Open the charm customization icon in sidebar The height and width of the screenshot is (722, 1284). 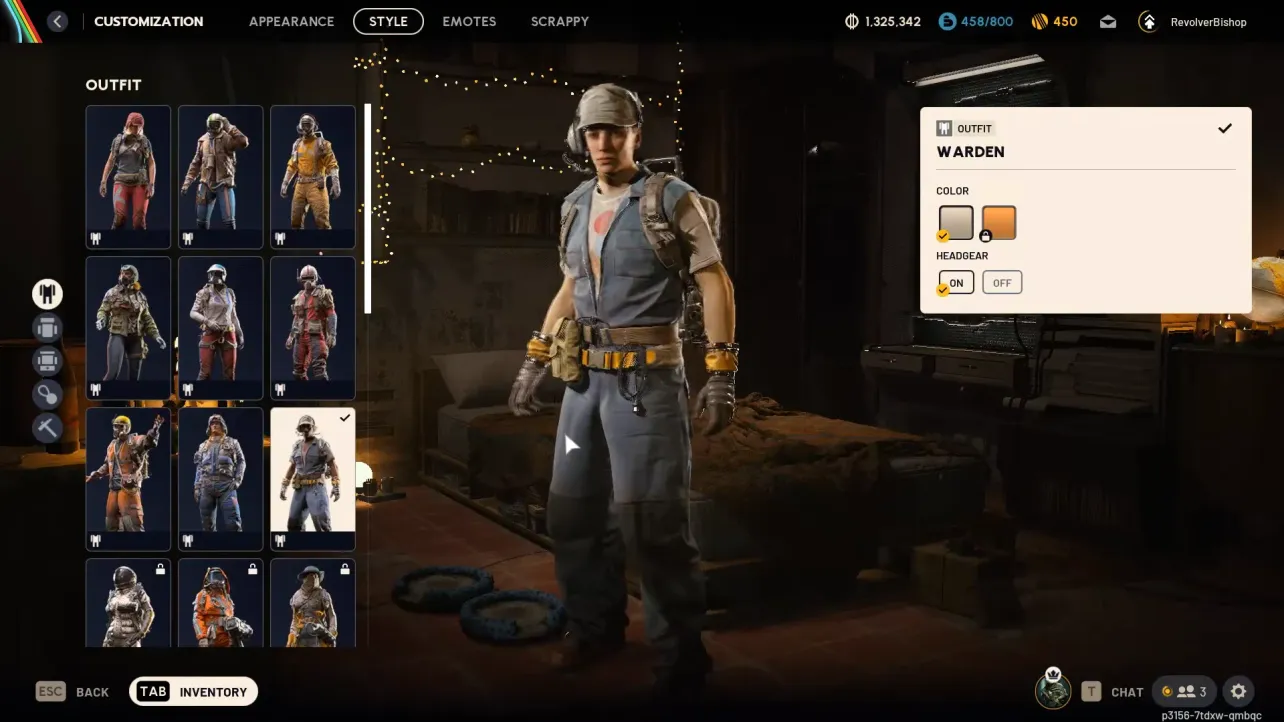[x=46, y=394]
